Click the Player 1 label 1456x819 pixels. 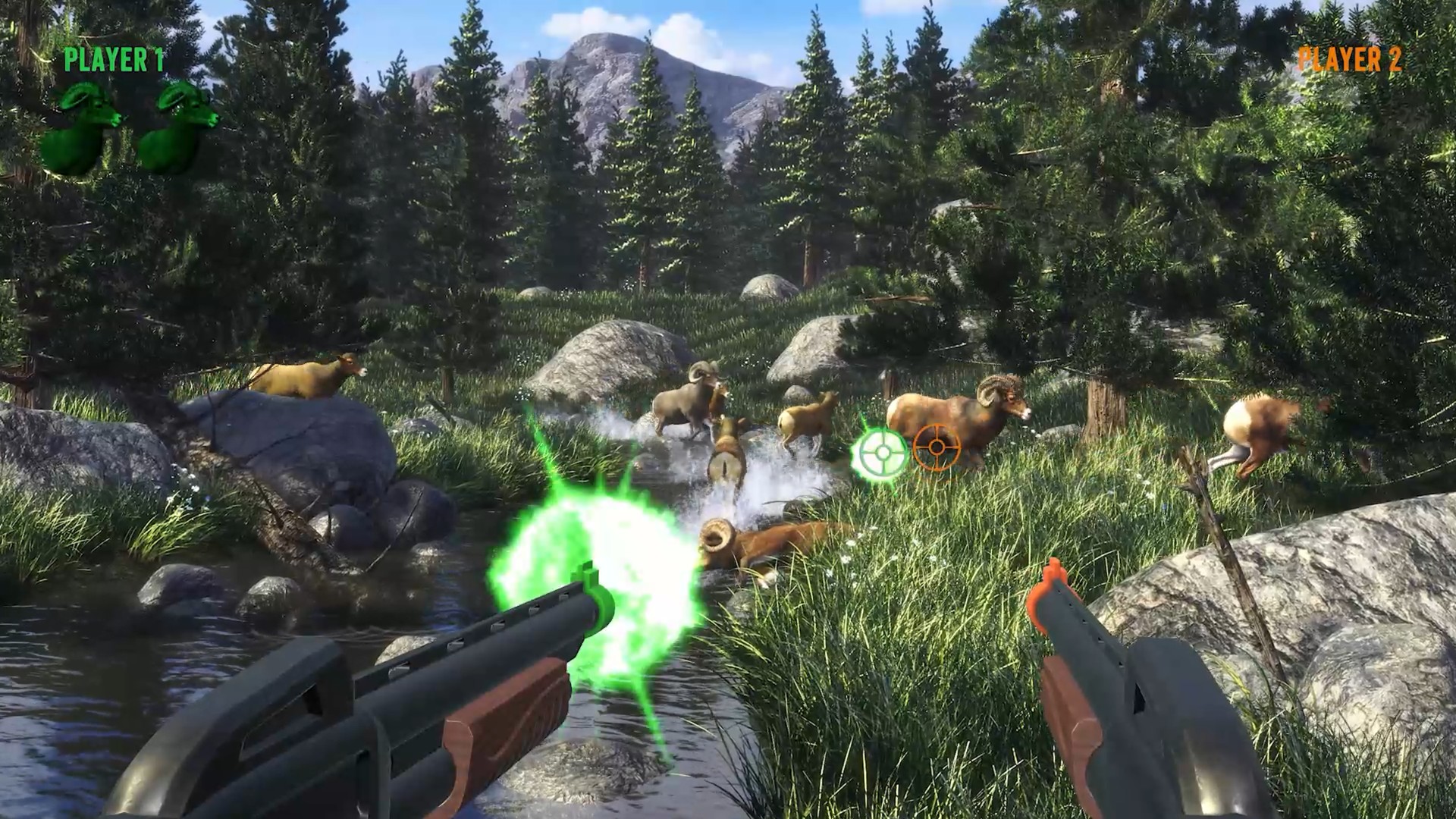coord(114,59)
